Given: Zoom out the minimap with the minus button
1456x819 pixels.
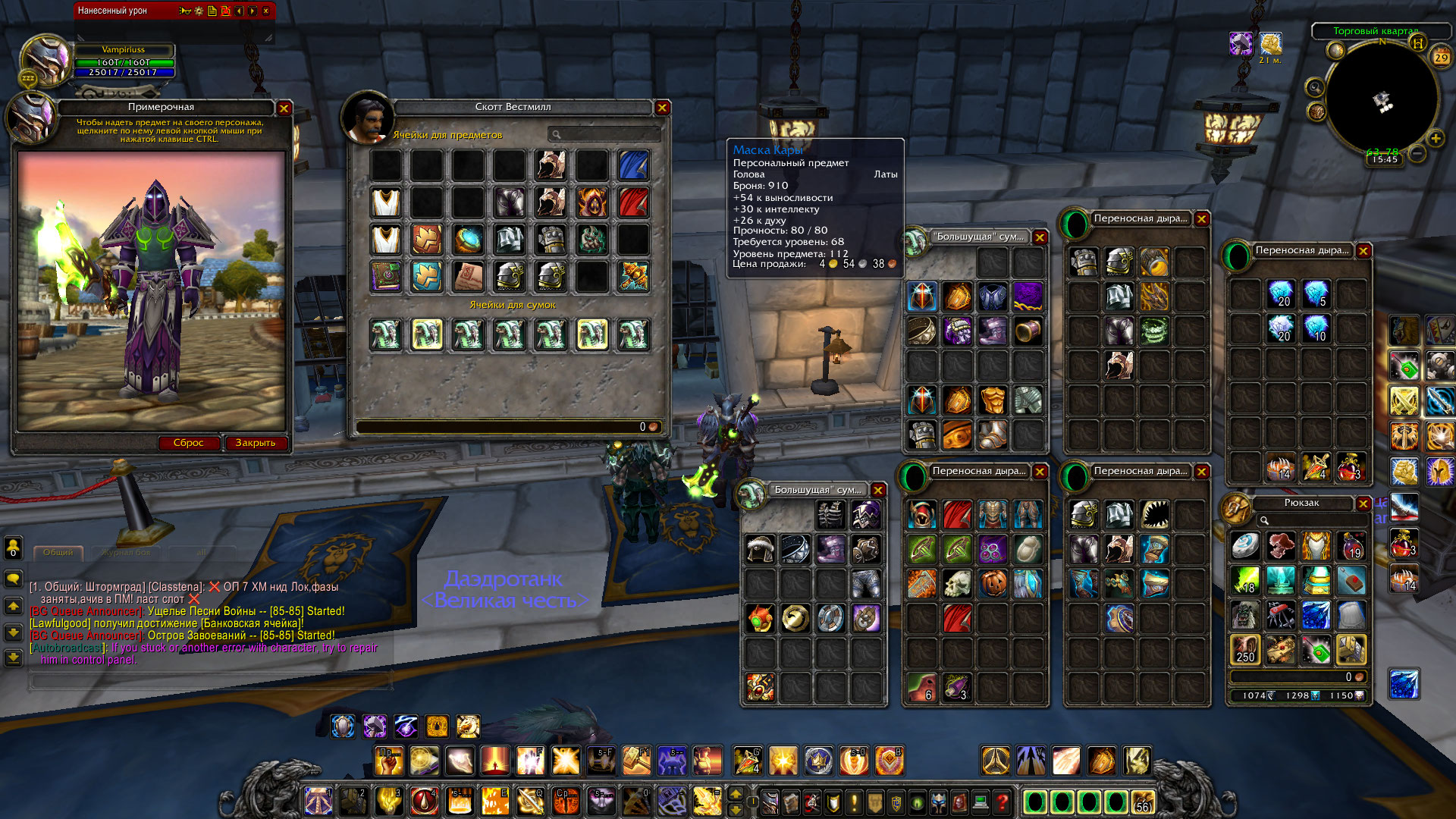Looking at the screenshot, I should 1417,154.
